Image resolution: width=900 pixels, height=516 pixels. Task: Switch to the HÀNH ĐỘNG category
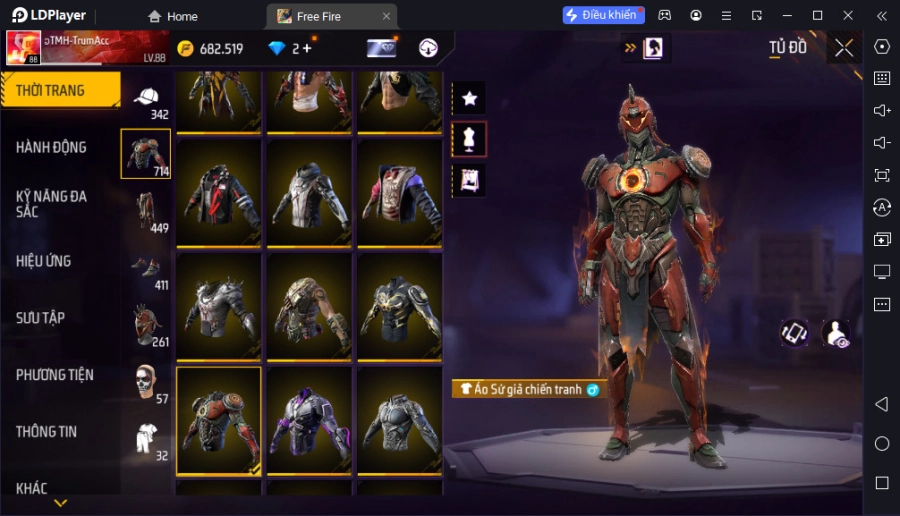click(x=52, y=147)
